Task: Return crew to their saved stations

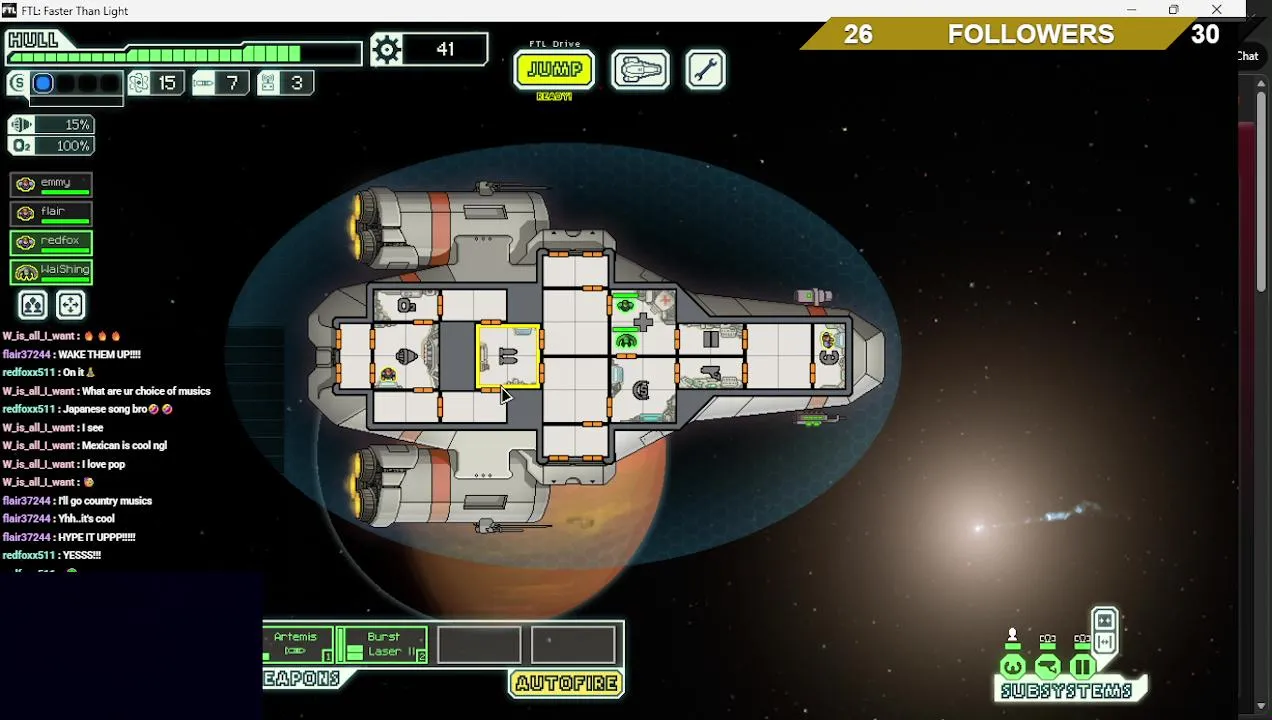Action: click(x=70, y=305)
